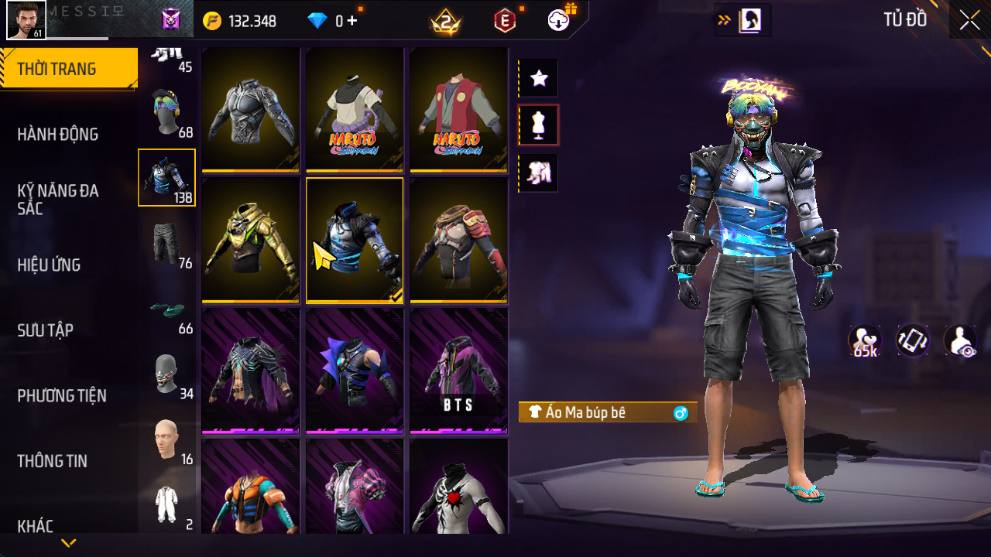This screenshot has width=991, height=557.
Task: Open the player profile avatar
Action: [x=26, y=20]
